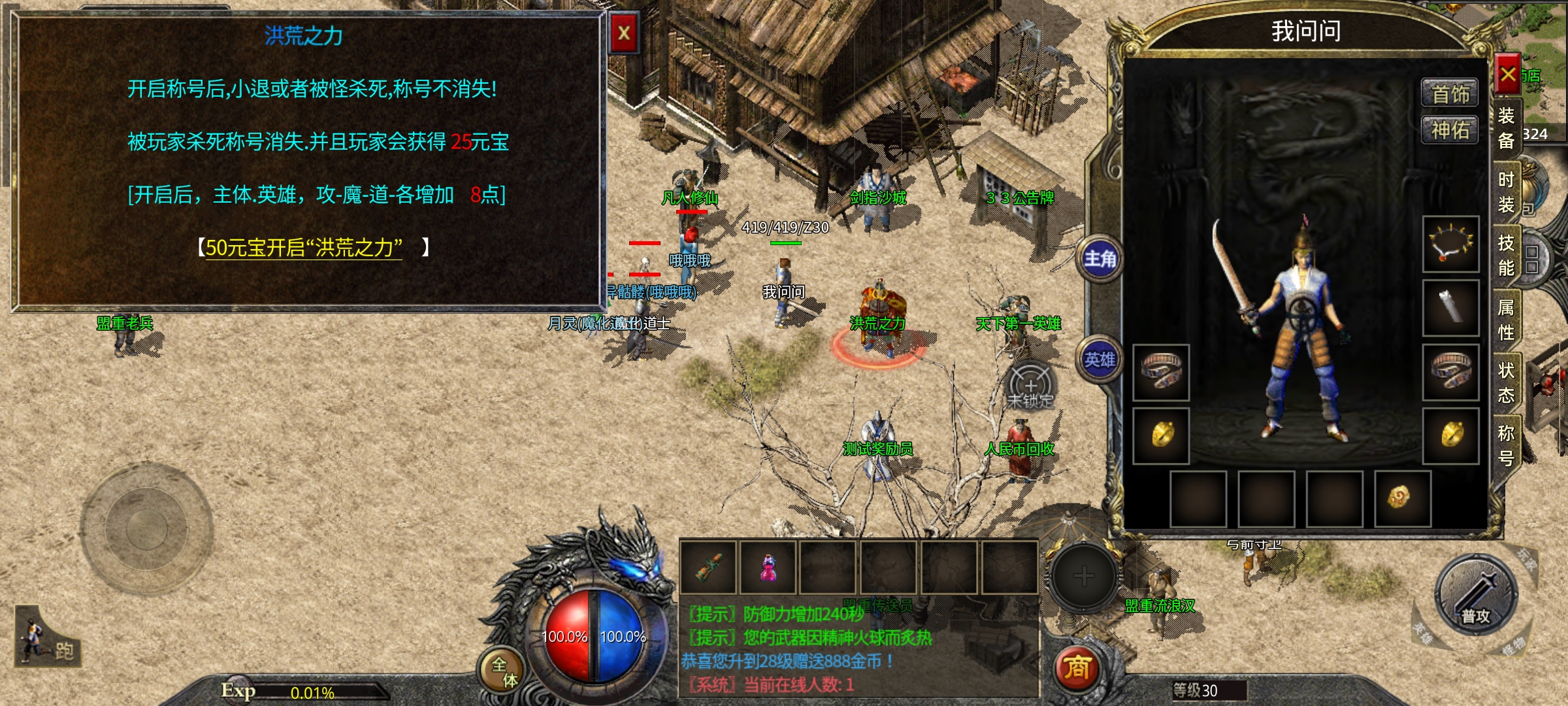Close the 洪荒之力 dialog window
Image resolution: width=1568 pixels, height=706 pixels.
624,33
